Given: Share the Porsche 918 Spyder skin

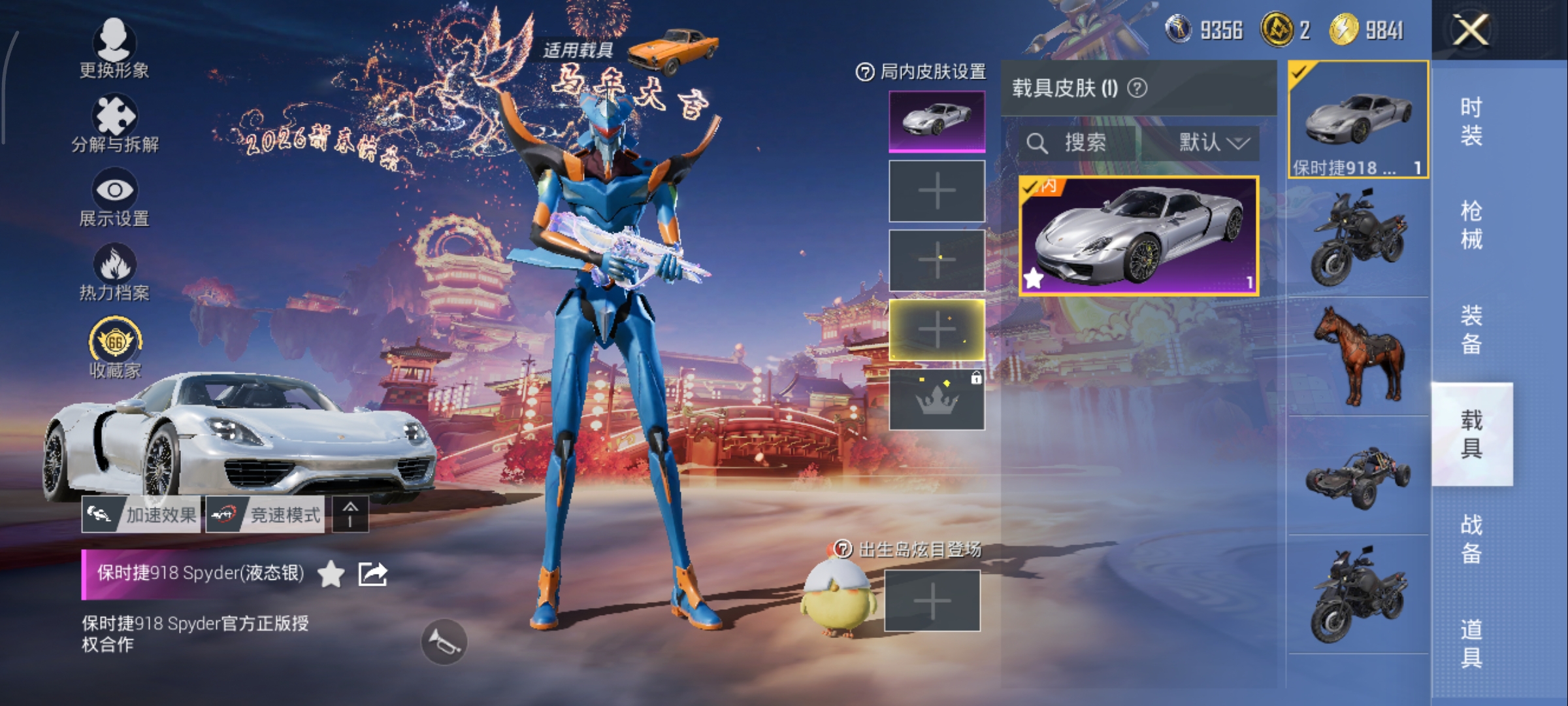Looking at the screenshot, I should click(x=372, y=574).
